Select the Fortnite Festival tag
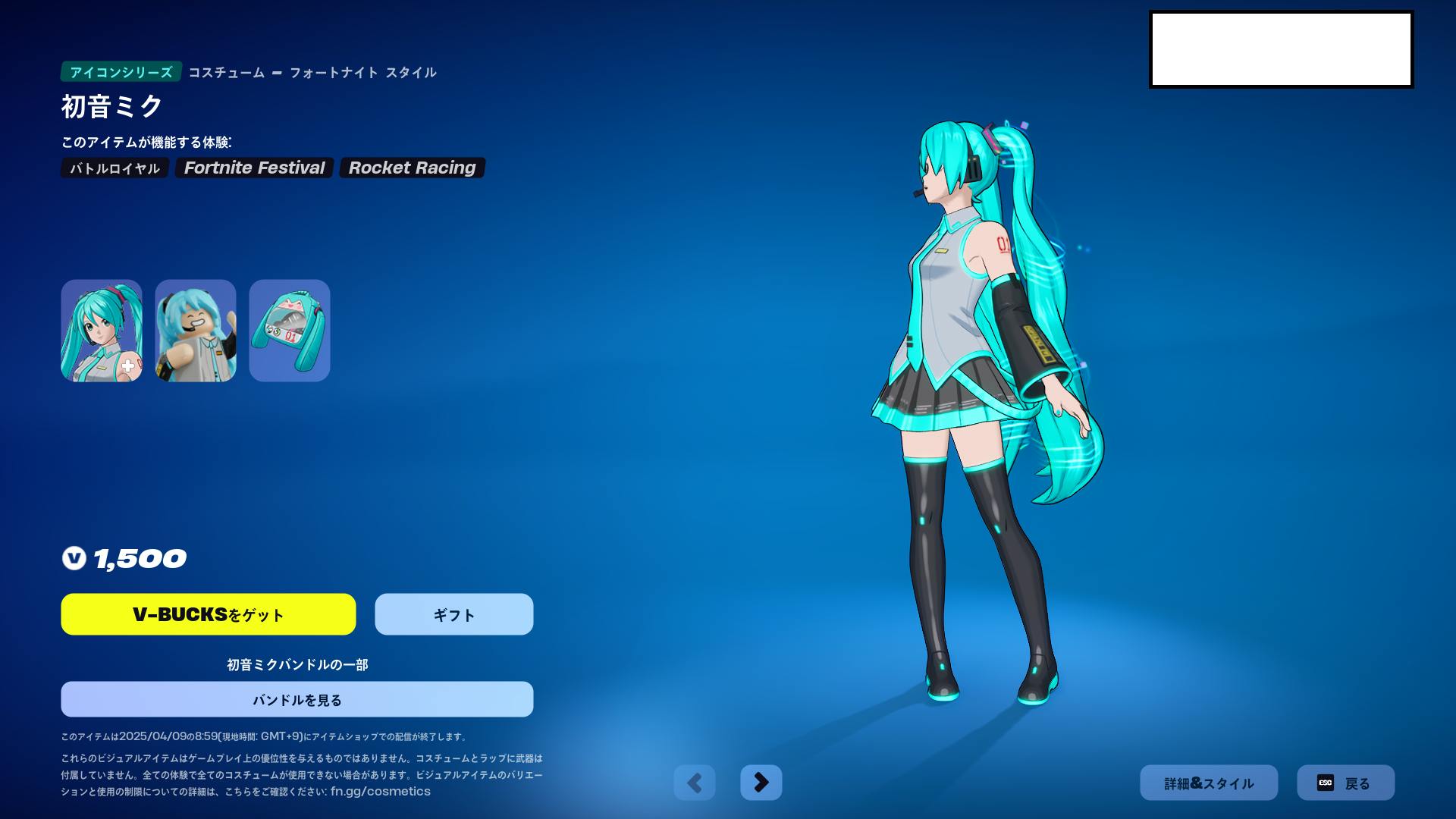This screenshot has height=819, width=1456. tap(255, 168)
